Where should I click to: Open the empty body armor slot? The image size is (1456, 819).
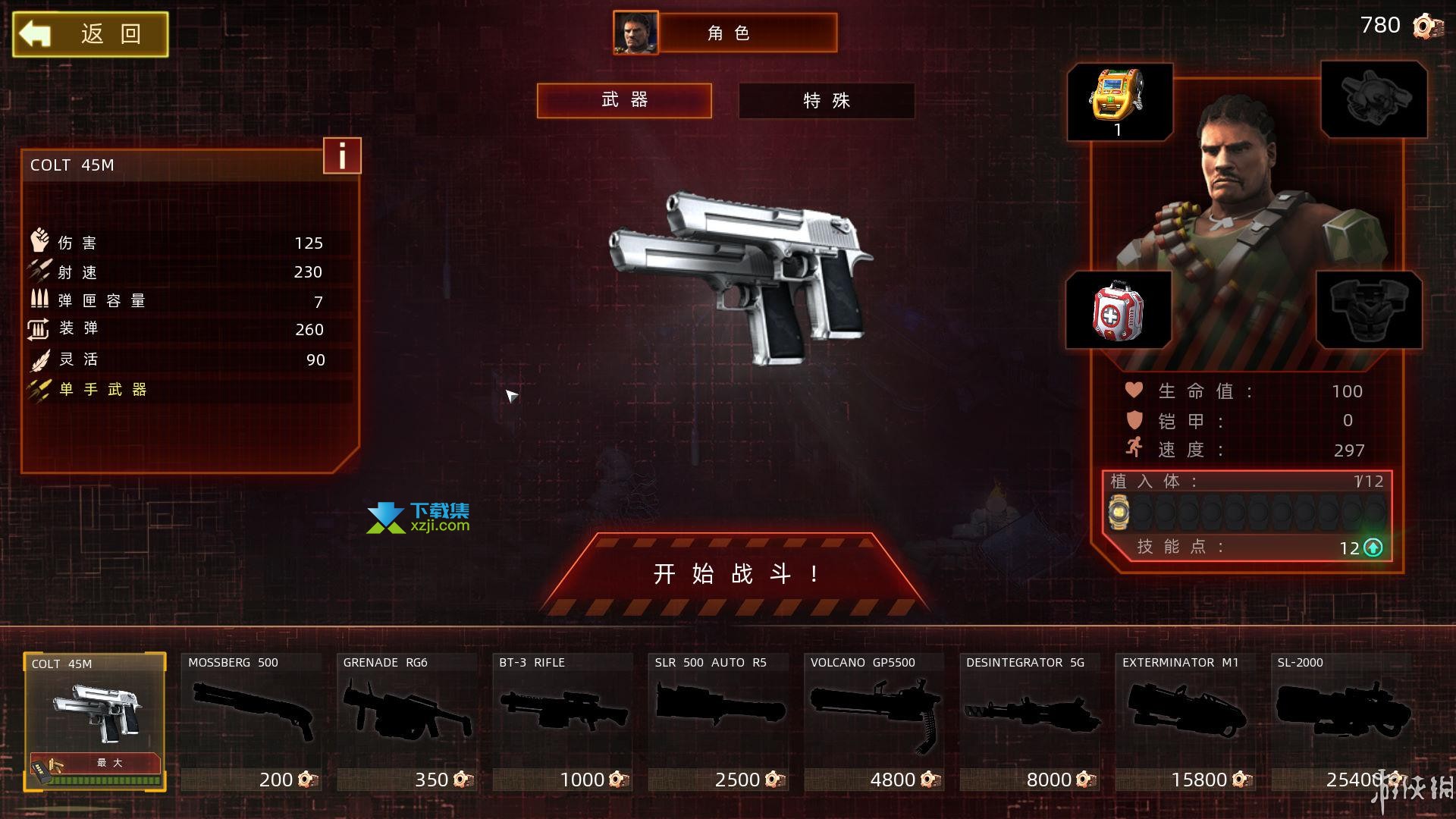point(1368,310)
